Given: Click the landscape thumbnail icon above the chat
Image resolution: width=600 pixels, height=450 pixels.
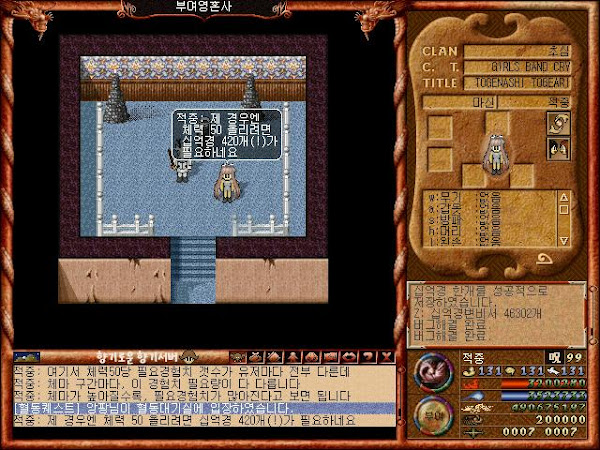Looking at the screenshot, I should pyautogui.click(x=26, y=356).
